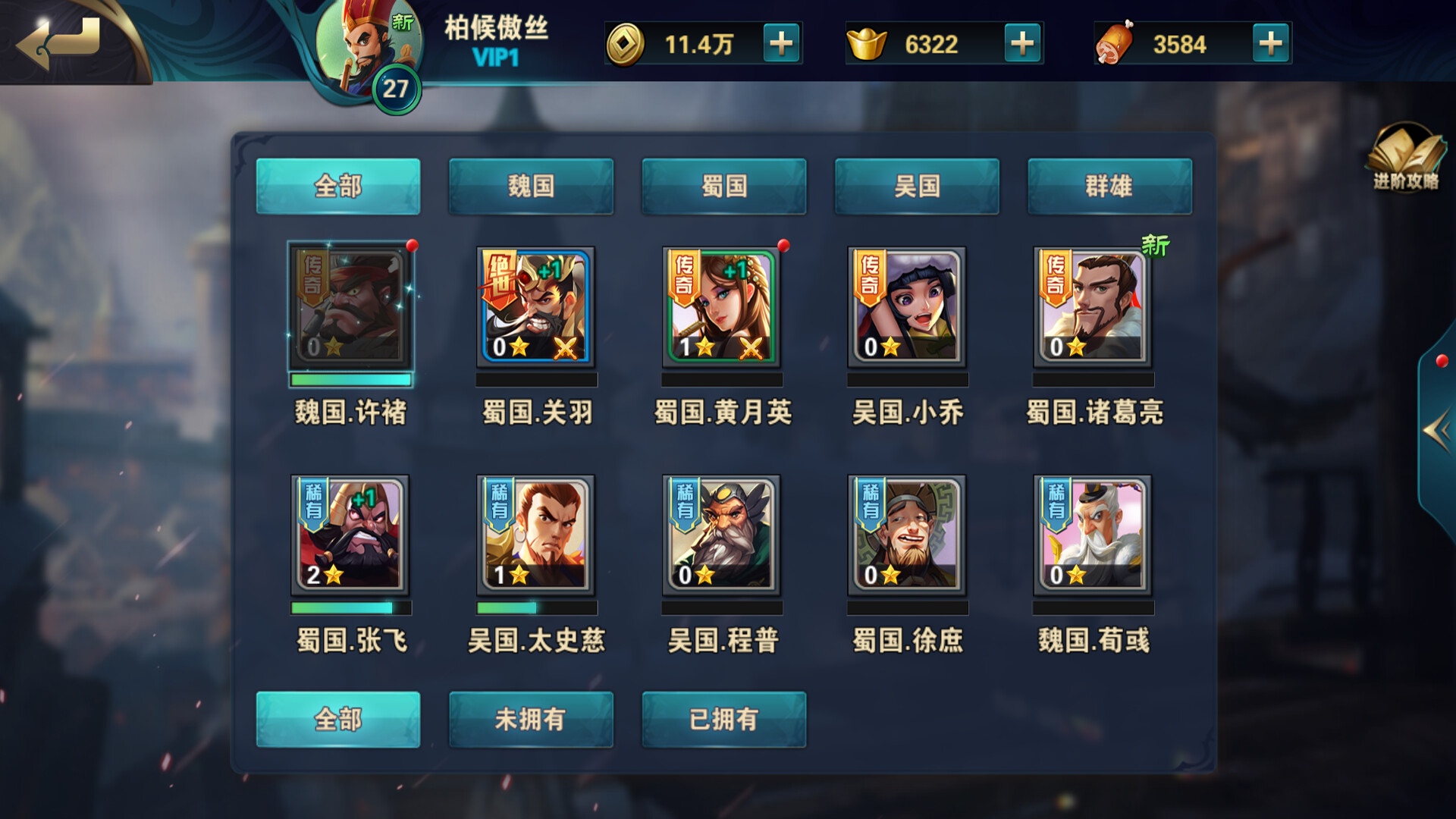Image resolution: width=1456 pixels, height=819 pixels.
Task: Expand the panel via the right-edge chevron arrow
Action: pyautogui.click(x=1436, y=428)
